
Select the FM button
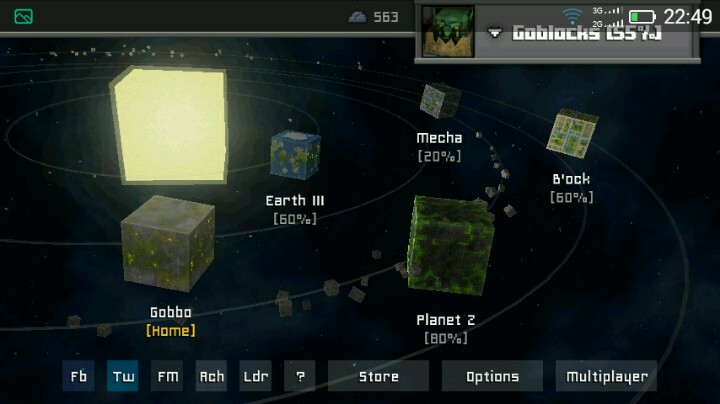(x=167, y=377)
